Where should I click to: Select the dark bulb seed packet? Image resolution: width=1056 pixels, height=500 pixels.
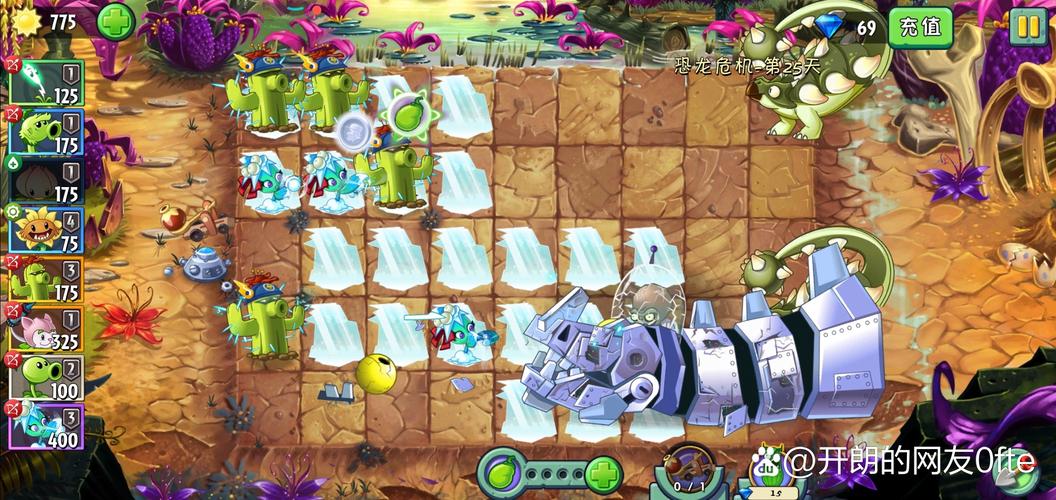(x=46, y=181)
